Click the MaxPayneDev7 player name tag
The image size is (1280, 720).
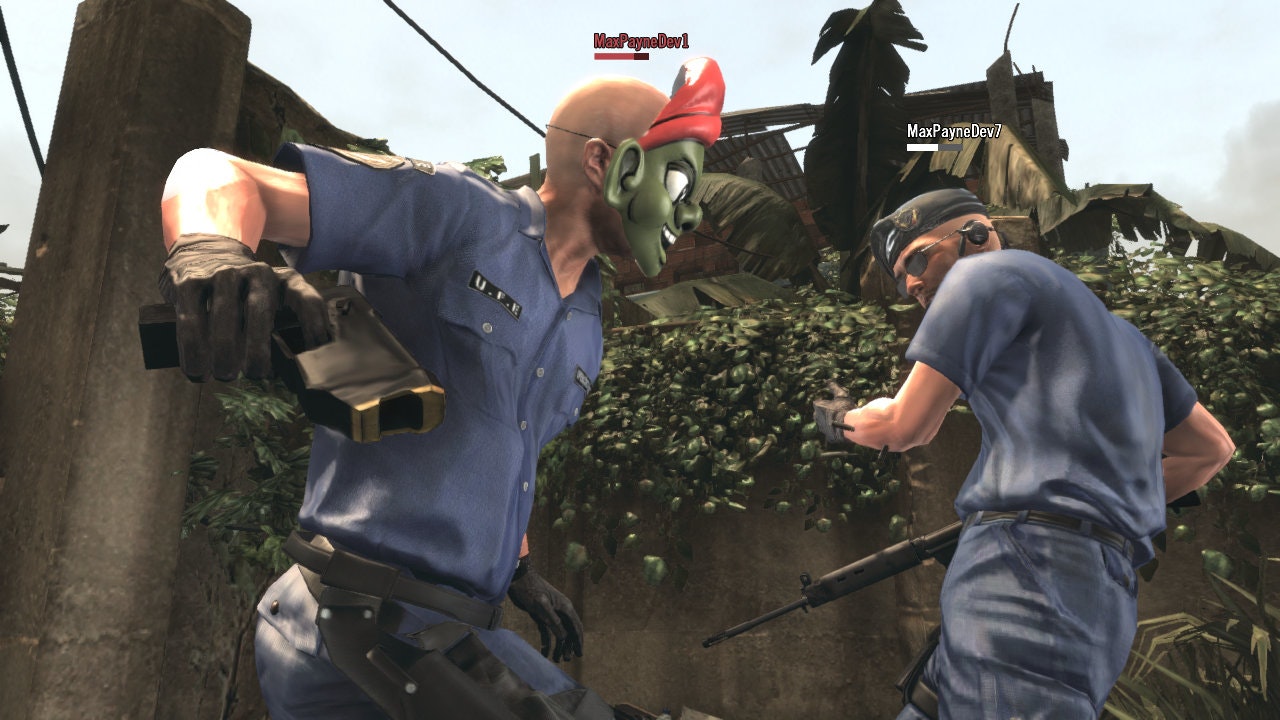(x=954, y=131)
